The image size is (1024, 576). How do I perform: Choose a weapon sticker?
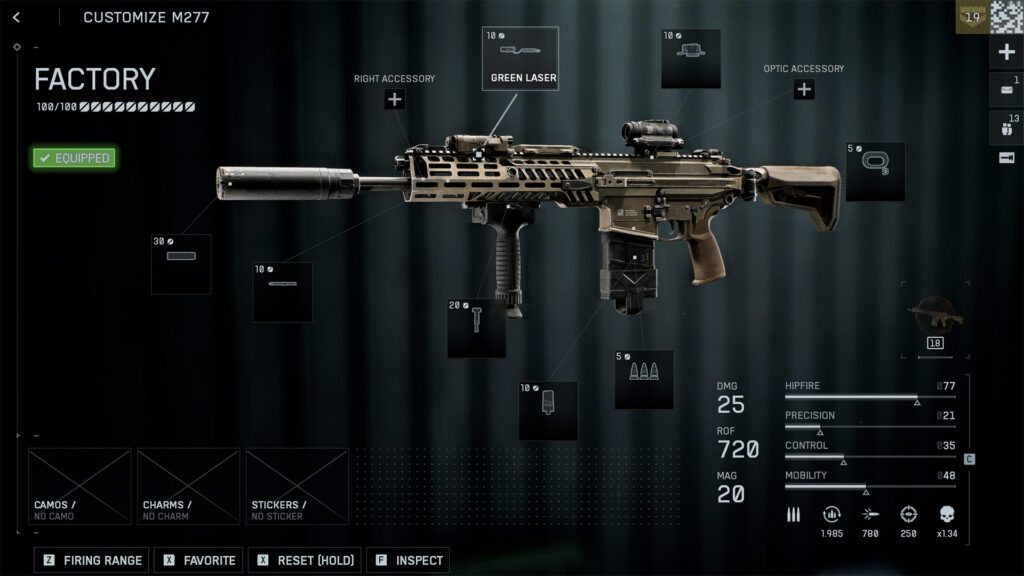tap(297, 486)
